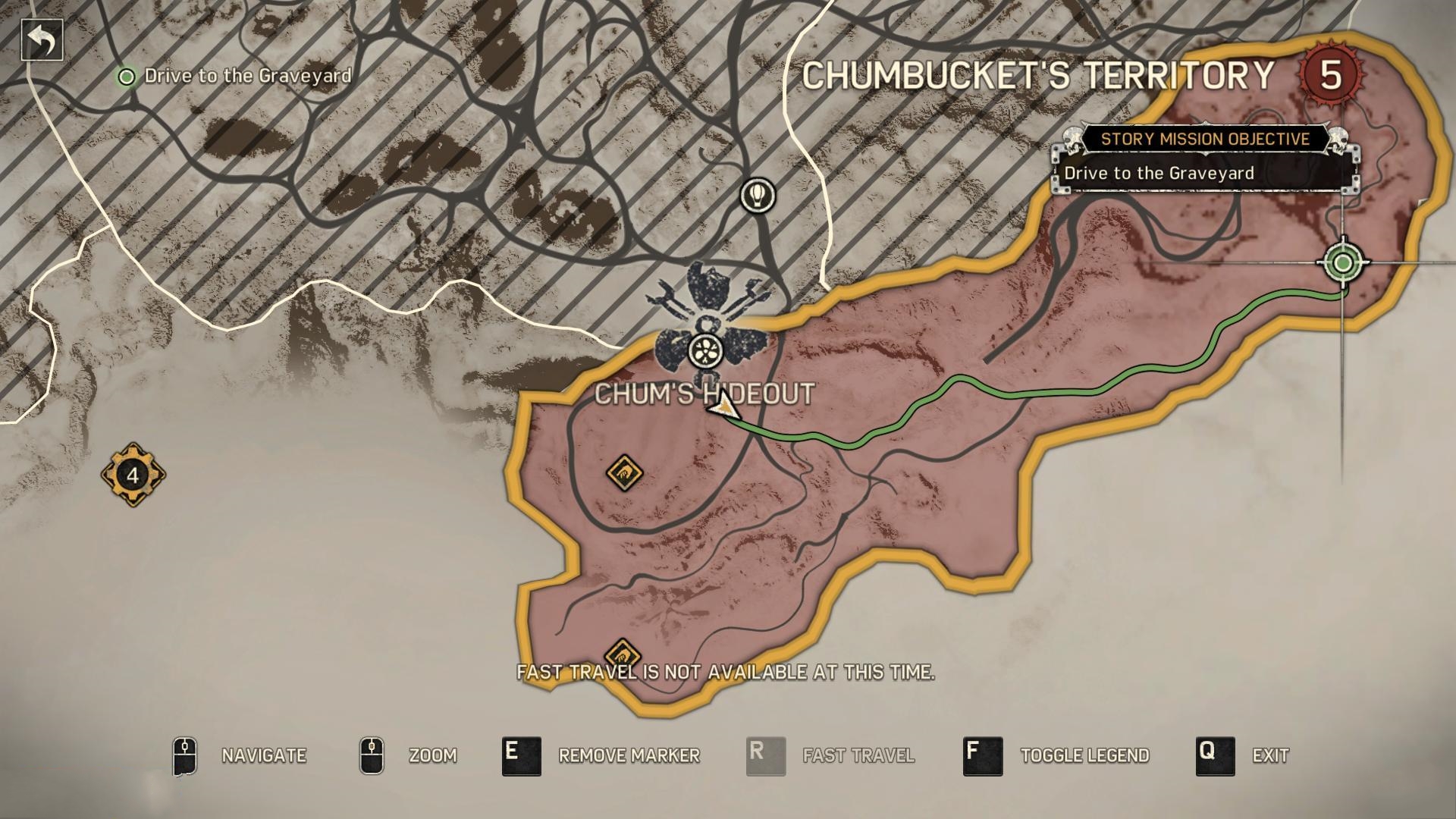Select the diamond scavenging location marker below the hideout
Image resolution: width=1456 pixels, height=819 pixels.
pyautogui.click(x=624, y=474)
